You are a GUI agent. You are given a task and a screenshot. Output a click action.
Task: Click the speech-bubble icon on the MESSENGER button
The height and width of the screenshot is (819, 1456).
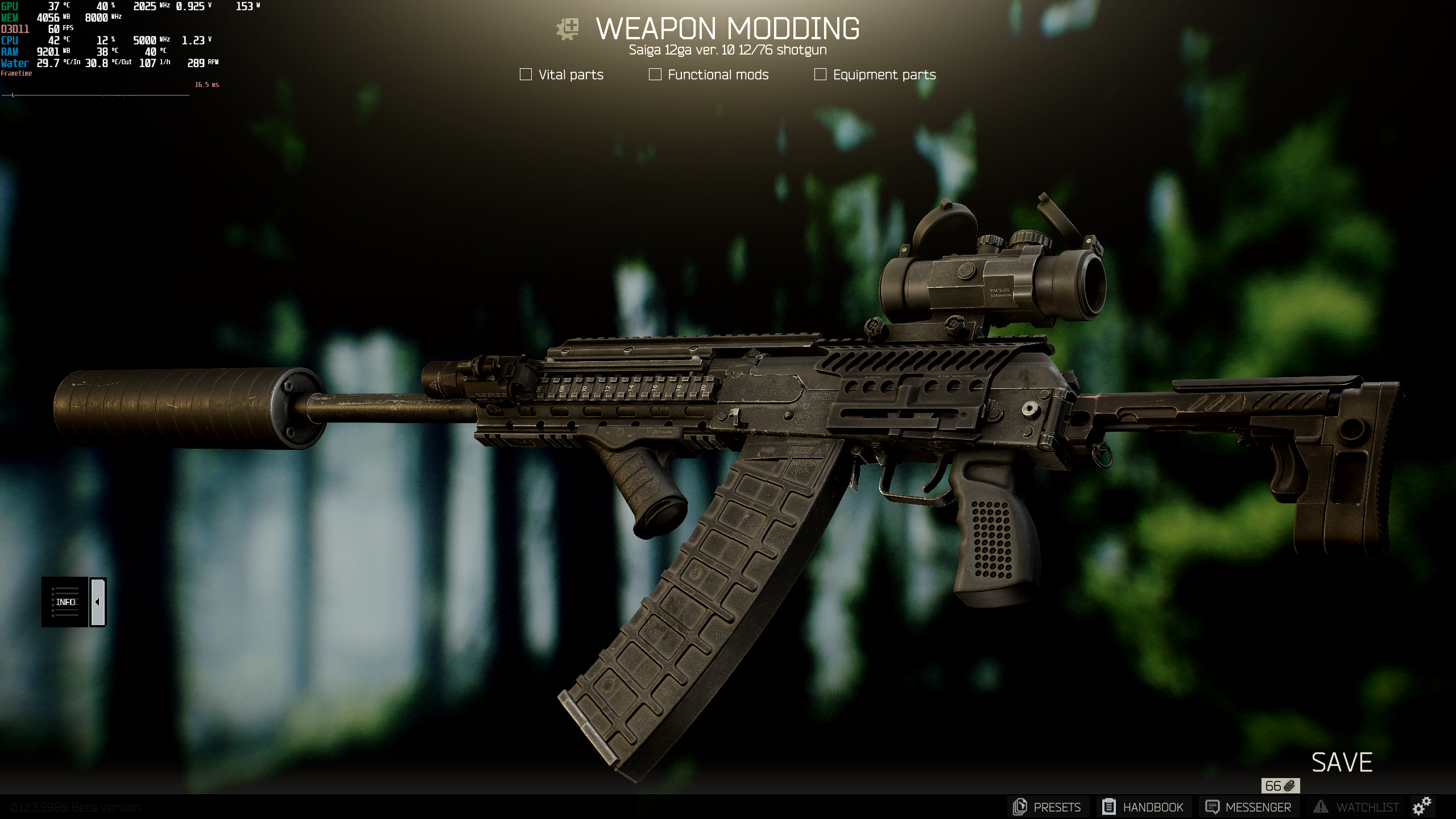(x=1212, y=807)
